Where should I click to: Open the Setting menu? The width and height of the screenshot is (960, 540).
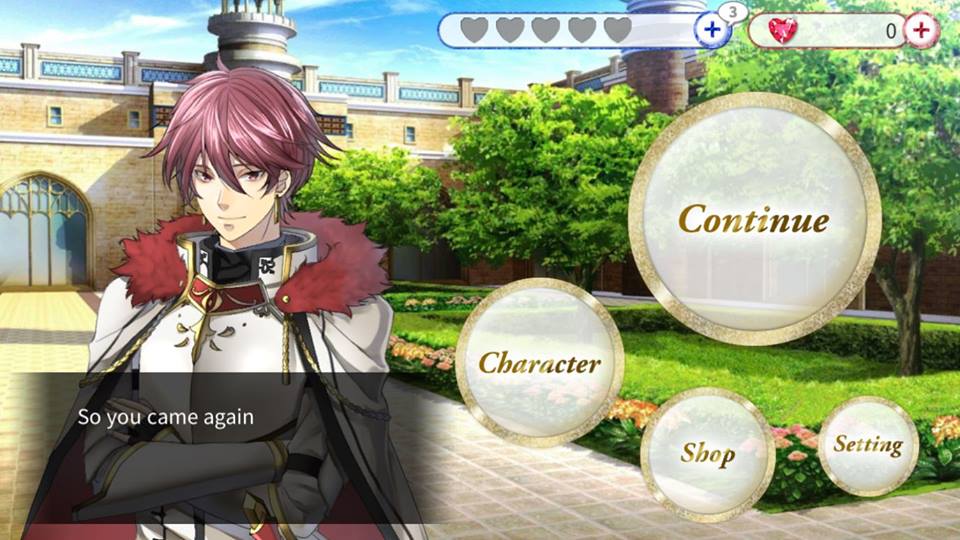pyautogui.click(x=867, y=445)
